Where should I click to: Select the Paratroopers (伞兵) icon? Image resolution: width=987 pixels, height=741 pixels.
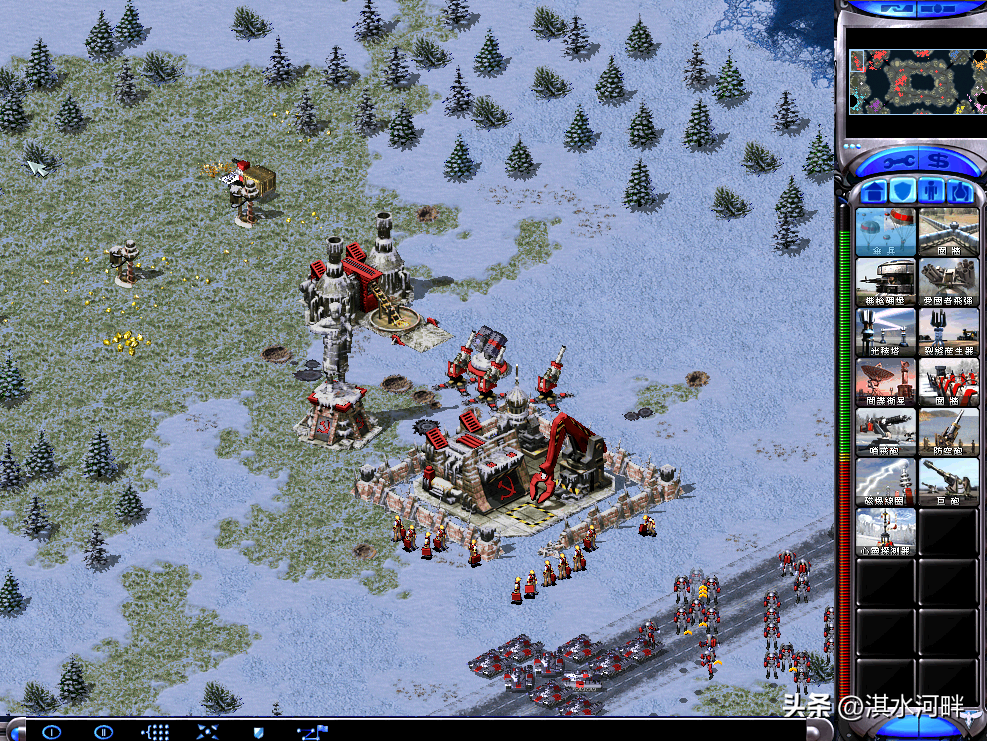tap(886, 231)
